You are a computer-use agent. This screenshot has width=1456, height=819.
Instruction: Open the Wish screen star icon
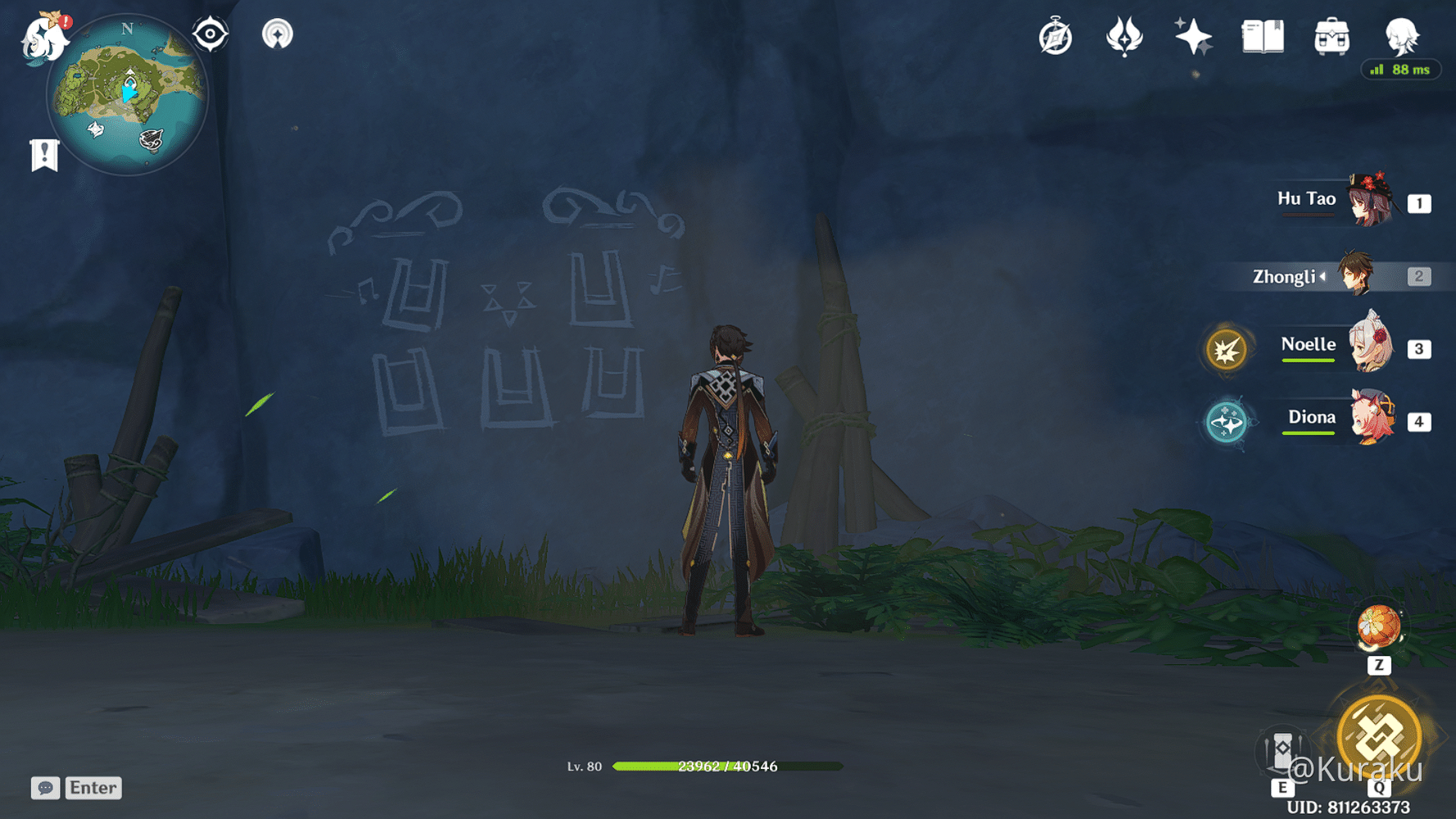pyautogui.click(x=1192, y=36)
